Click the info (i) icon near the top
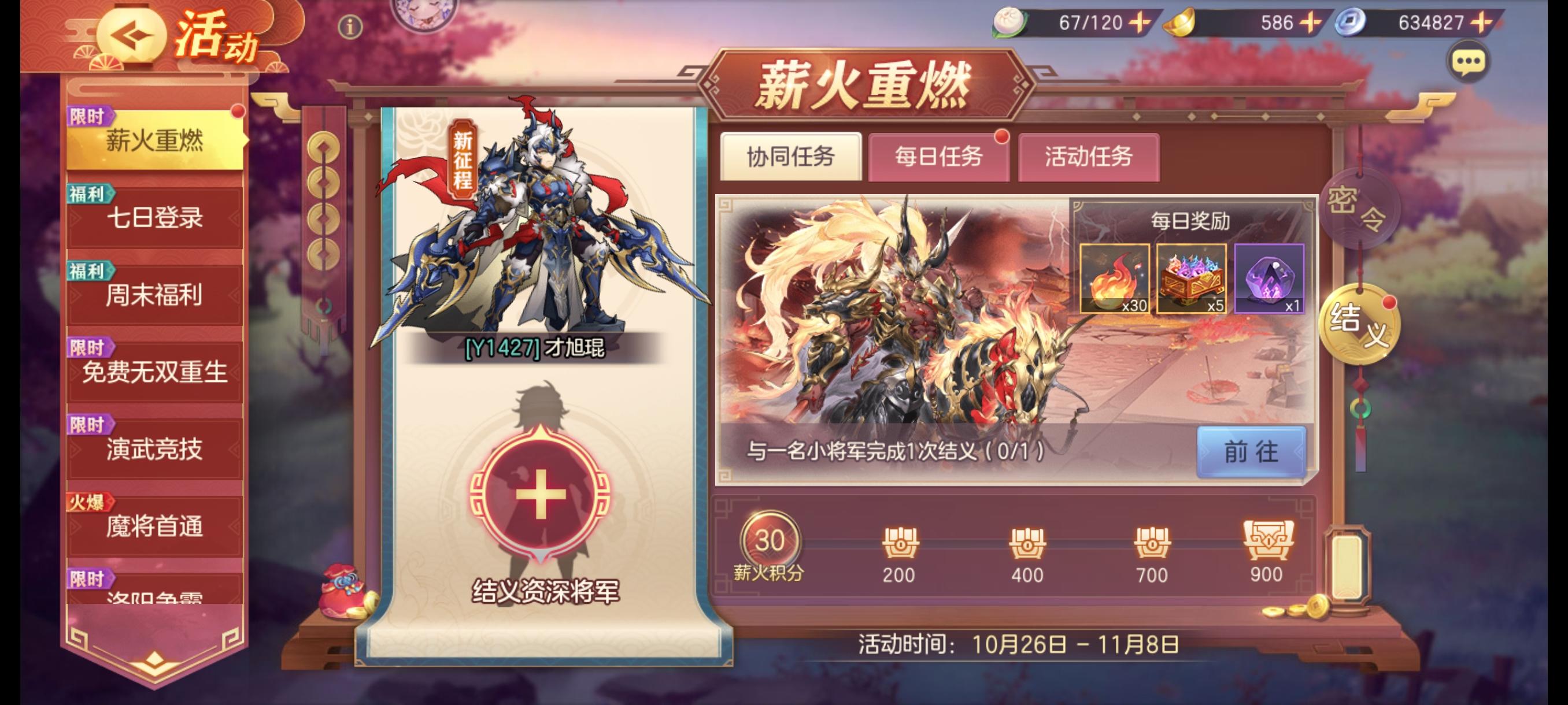The height and width of the screenshot is (705, 1568). pos(349,25)
